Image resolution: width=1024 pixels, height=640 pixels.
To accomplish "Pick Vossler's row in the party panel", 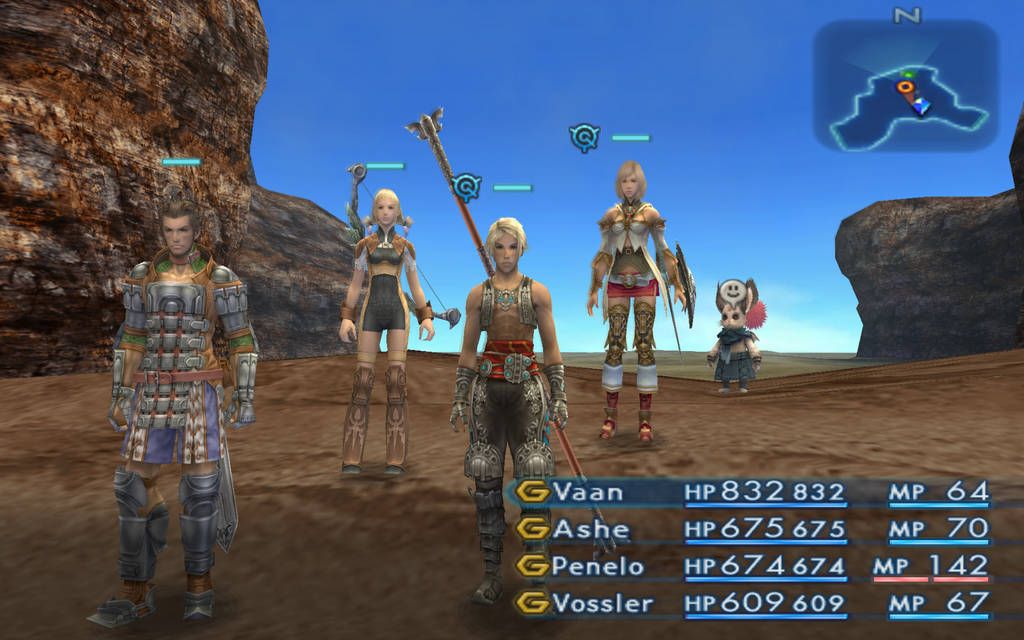I will pyautogui.click(x=602, y=603).
